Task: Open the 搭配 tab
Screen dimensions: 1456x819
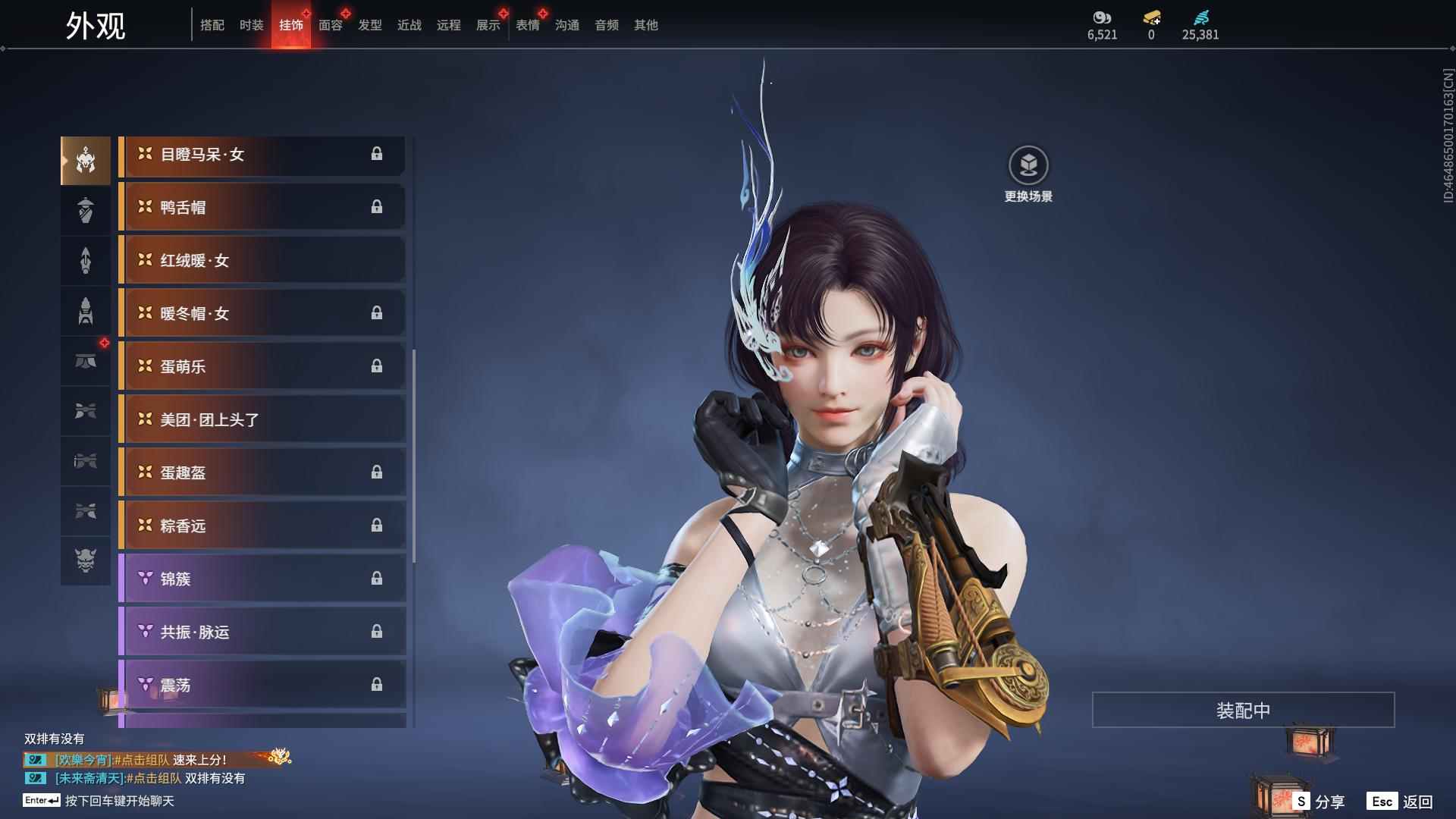Action: click(212, 25)
